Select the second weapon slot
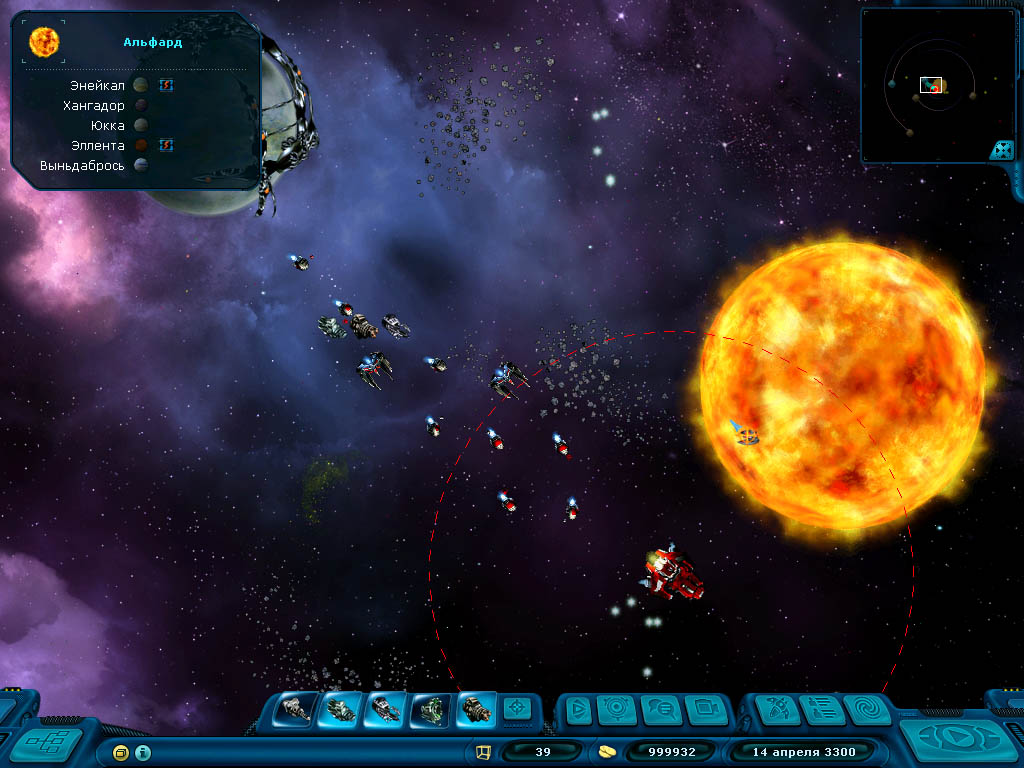The height and width of the screenshot is (768, 1024). coord(341,709)
